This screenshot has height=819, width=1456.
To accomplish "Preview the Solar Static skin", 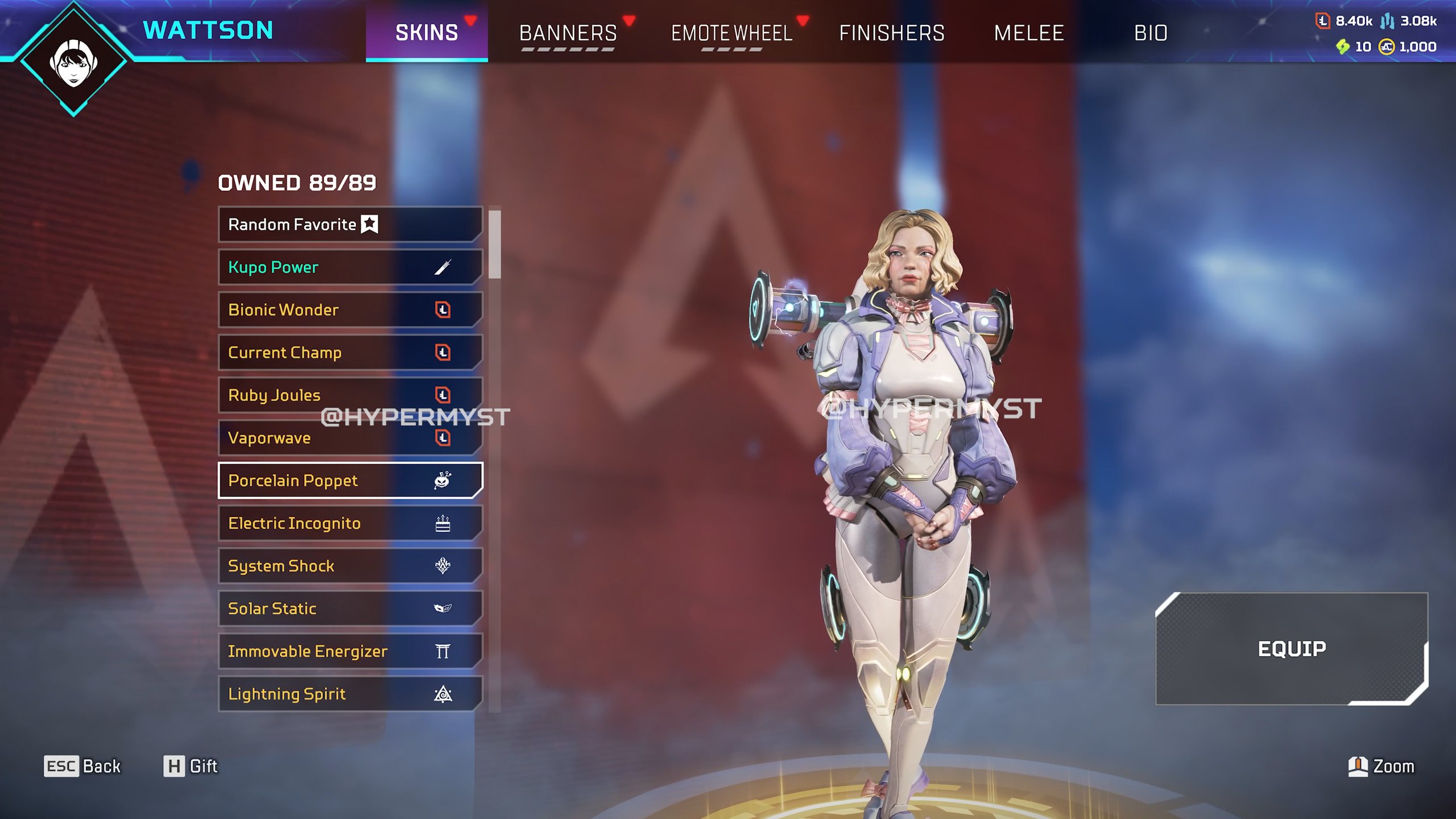I will tap(350, 609).
